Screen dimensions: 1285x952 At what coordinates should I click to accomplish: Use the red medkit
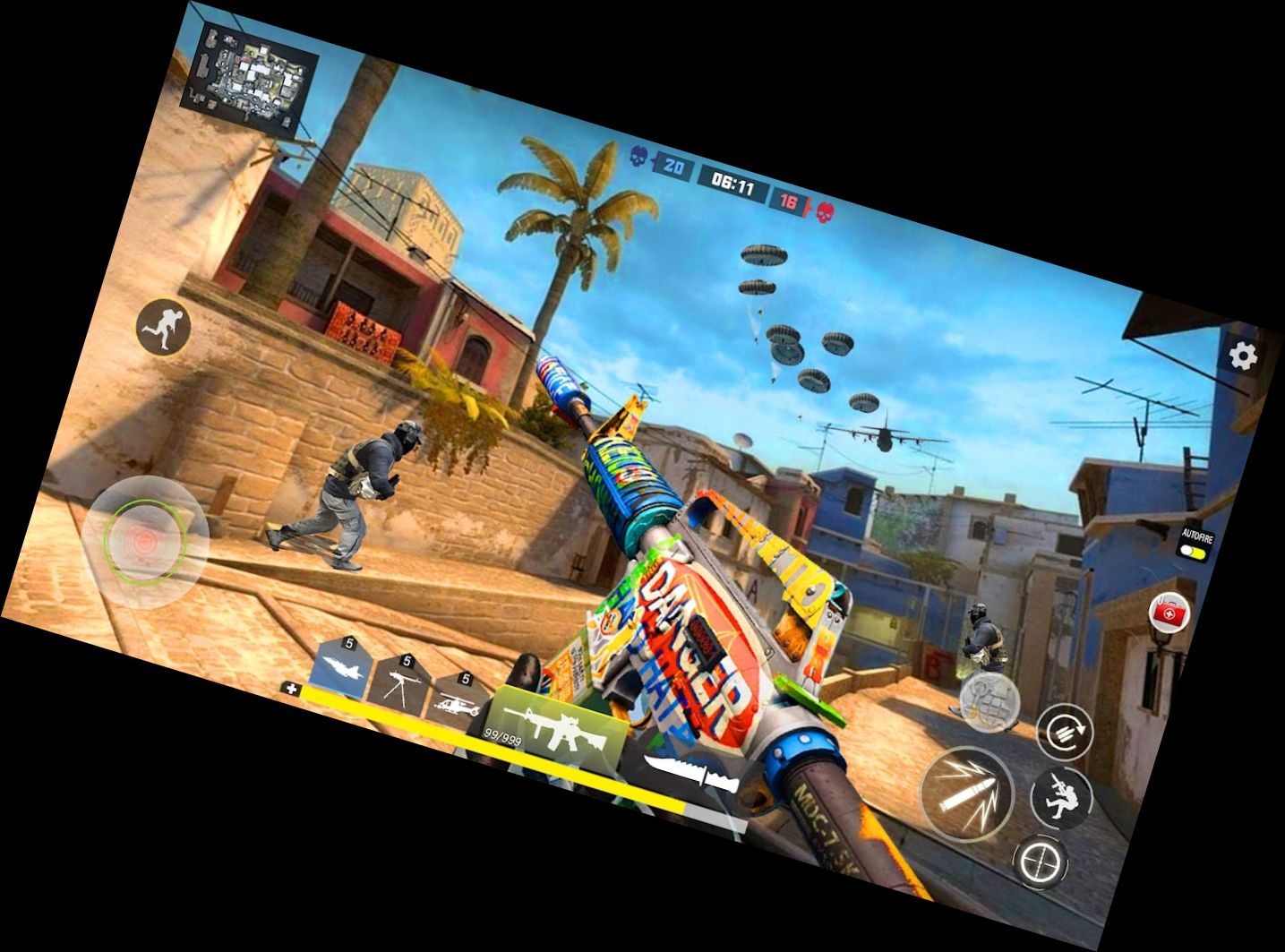[x=1169, y=613]
